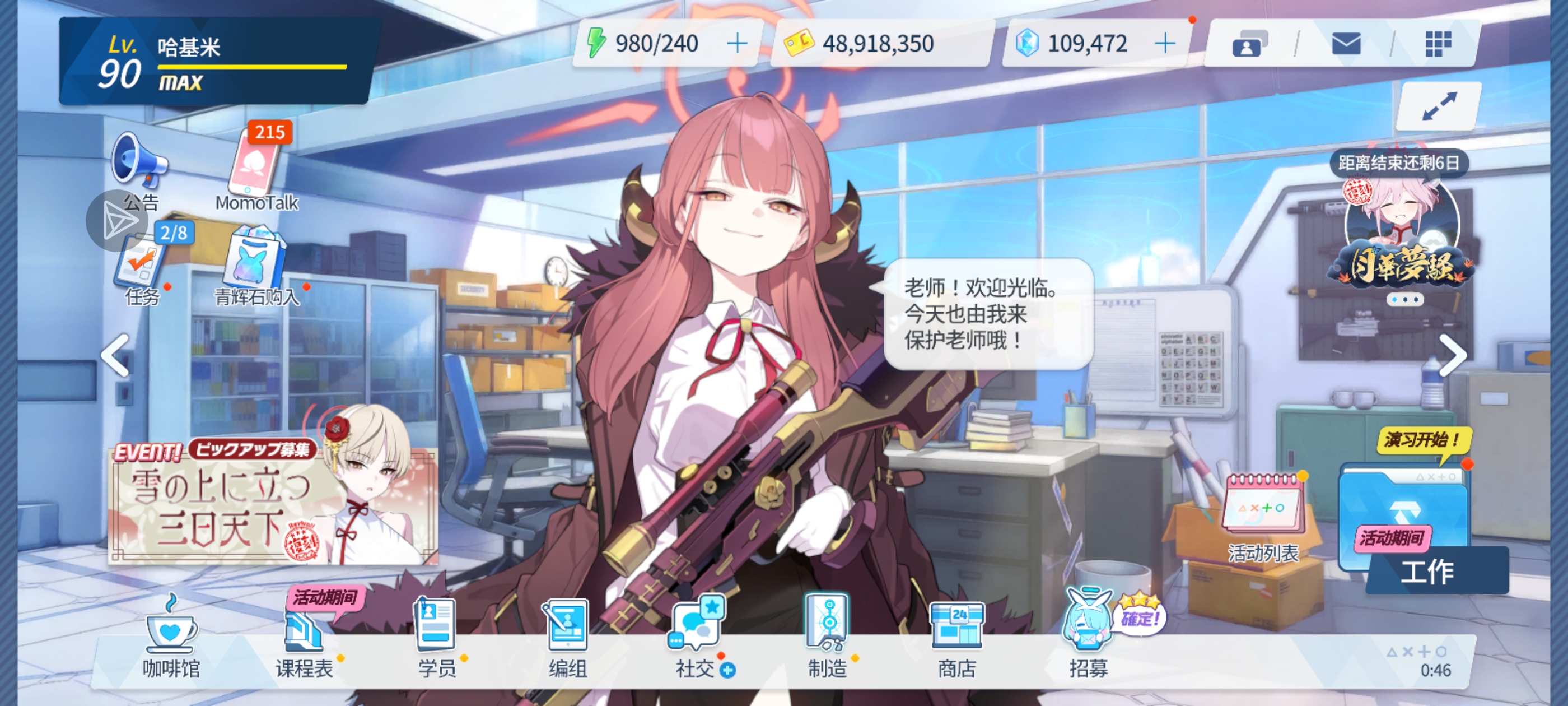1568x706 pixels.
Task: Advance to next page with right chevron
Action: [1454, 354]
